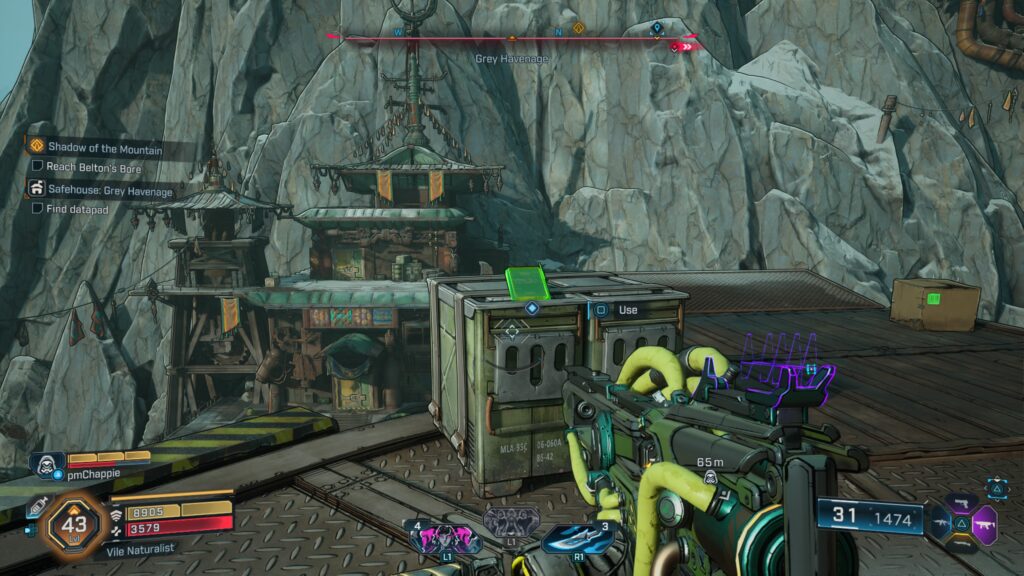Open the Safehouse: Grey Havenage objective

coord(110,190)
